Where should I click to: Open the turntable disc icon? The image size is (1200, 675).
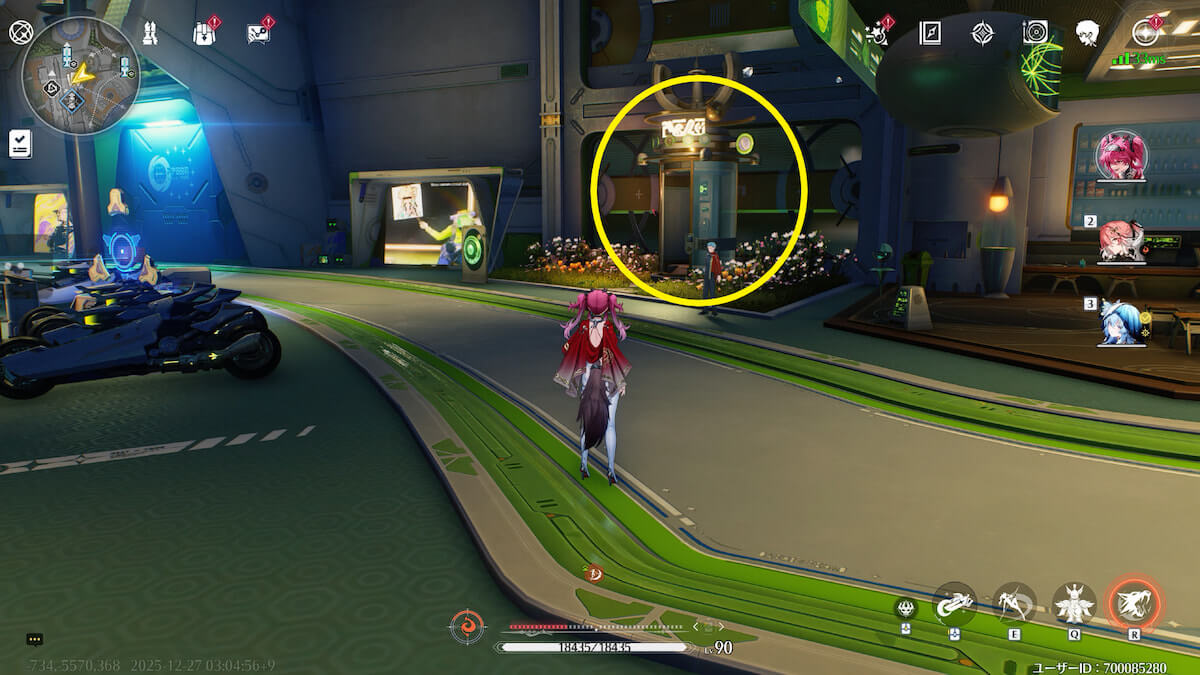click(x=1035, y=33)
